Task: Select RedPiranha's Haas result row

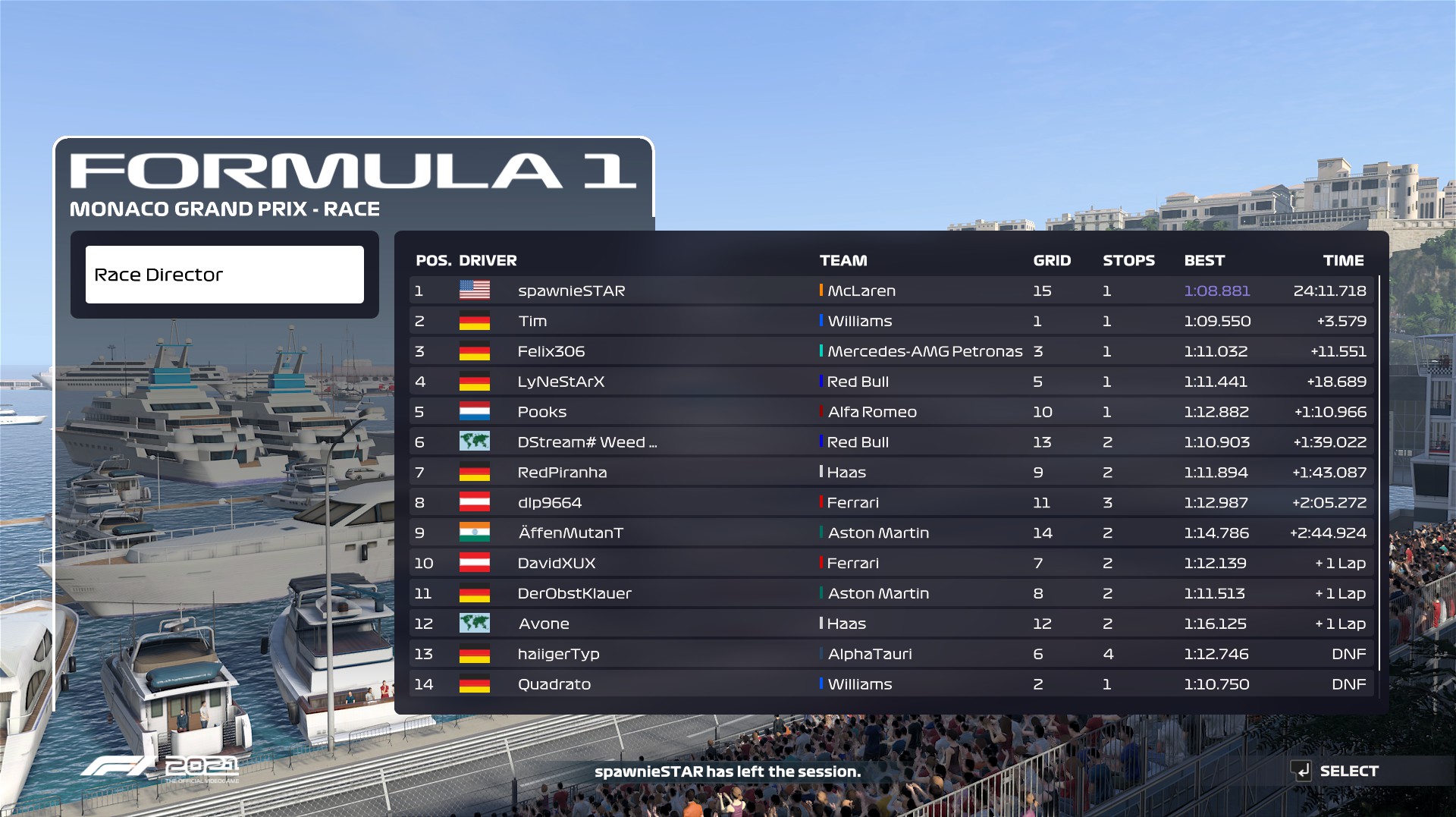Action: pos(892,473)
